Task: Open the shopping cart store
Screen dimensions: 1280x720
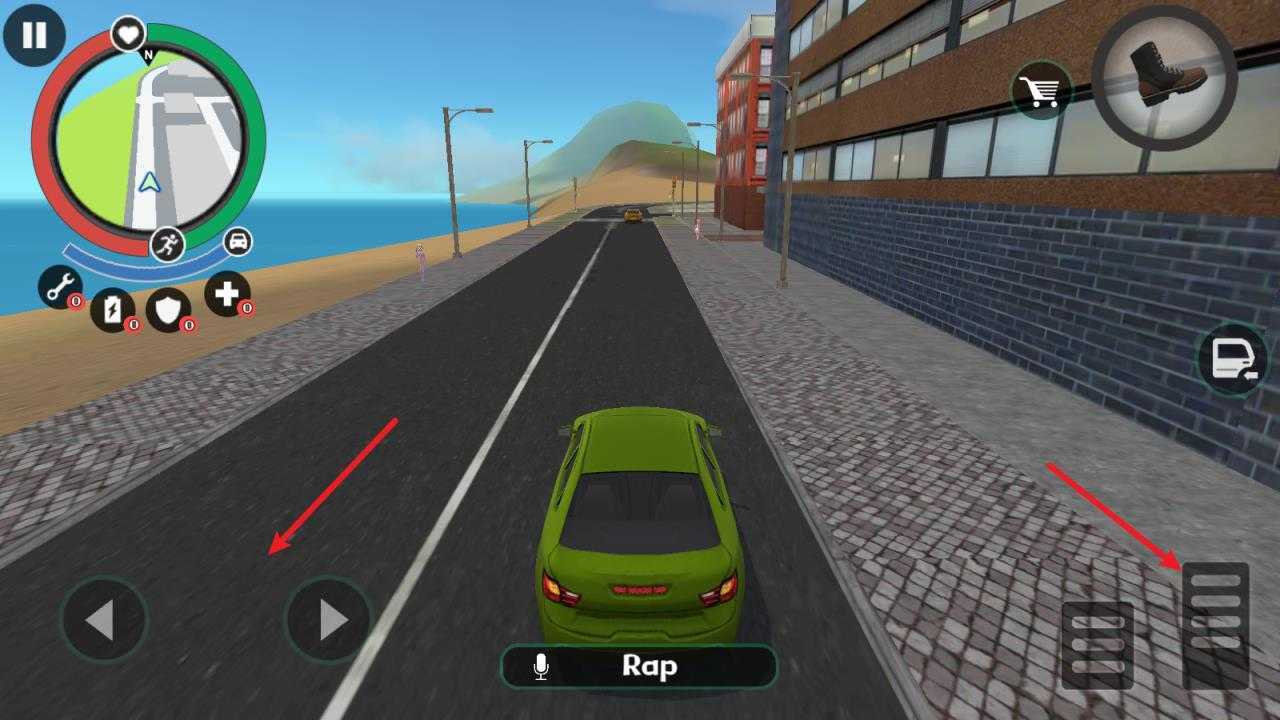Action: click(1042, 92)
